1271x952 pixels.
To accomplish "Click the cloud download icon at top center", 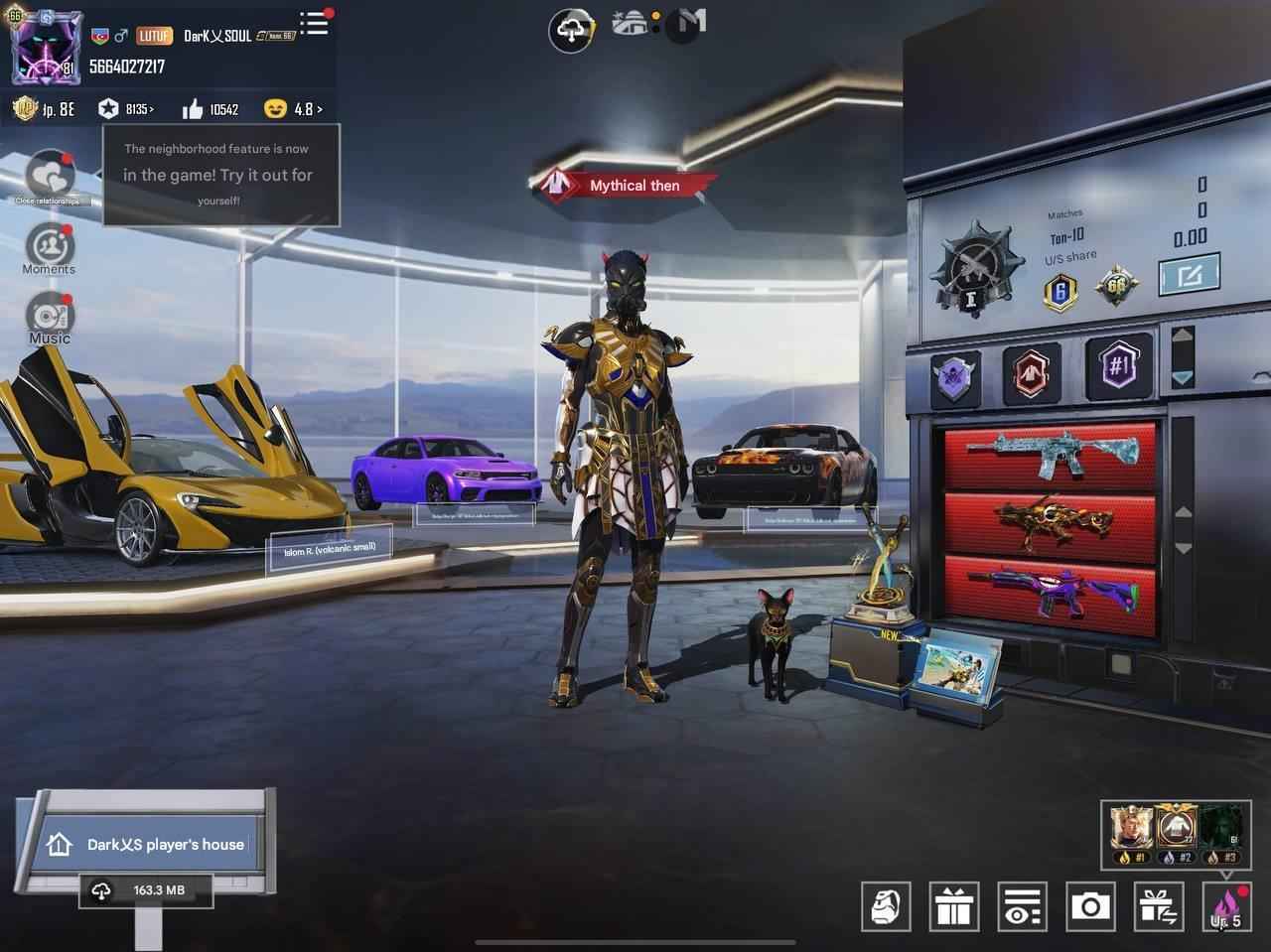I will click(x=570, y=28).
